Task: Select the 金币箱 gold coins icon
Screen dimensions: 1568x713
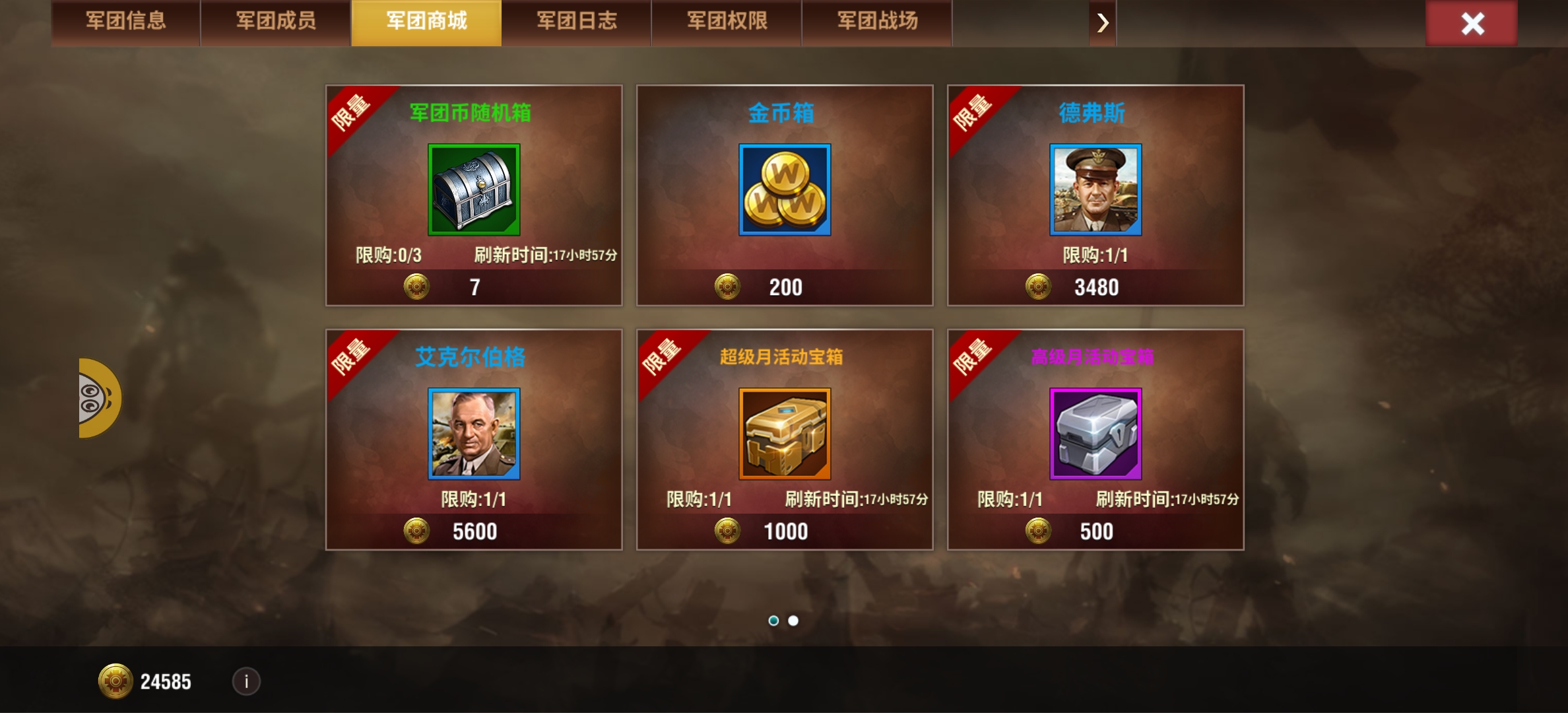Action: point(785,191)
